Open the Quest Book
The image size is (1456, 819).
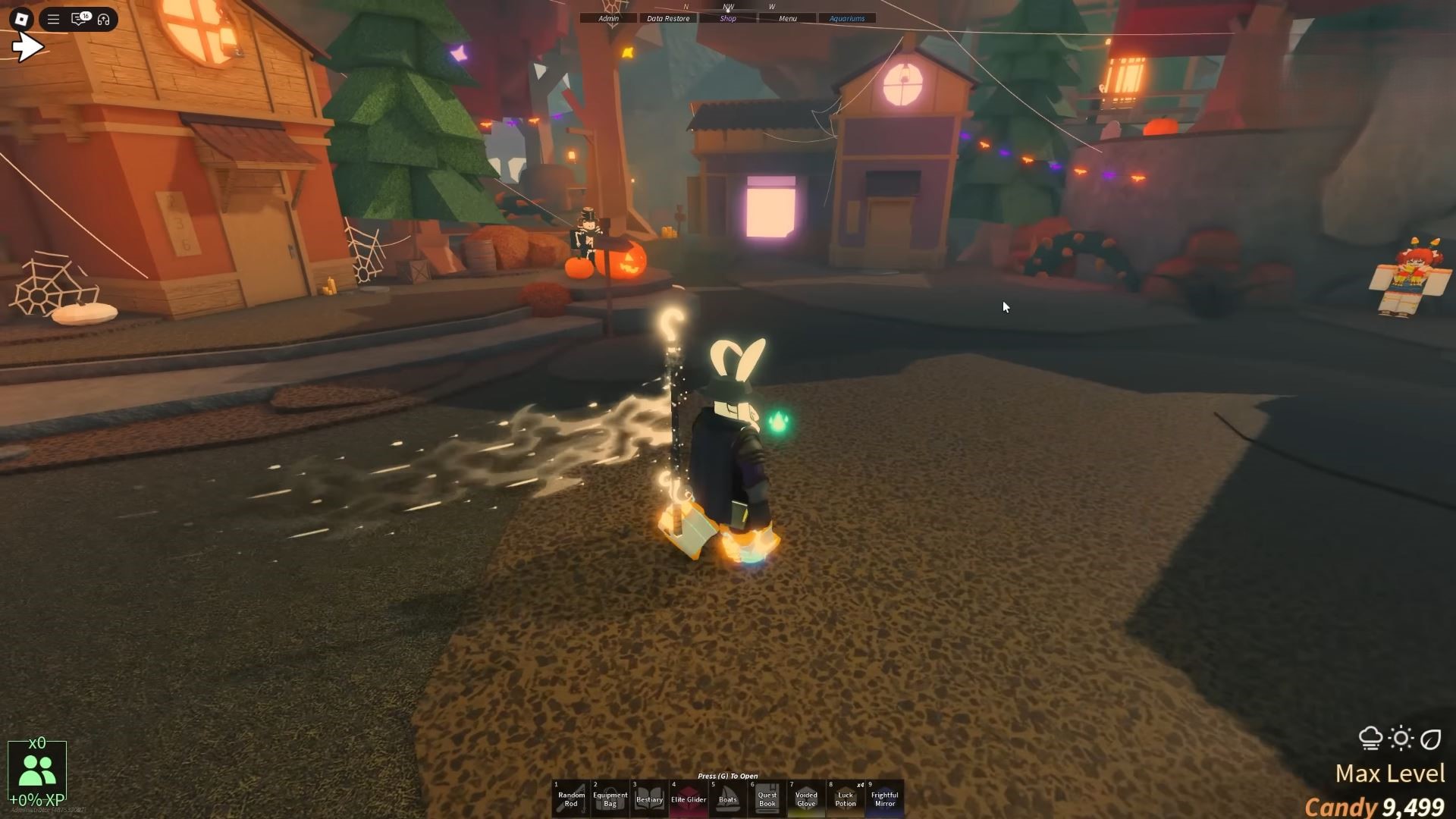coord(767,796)
